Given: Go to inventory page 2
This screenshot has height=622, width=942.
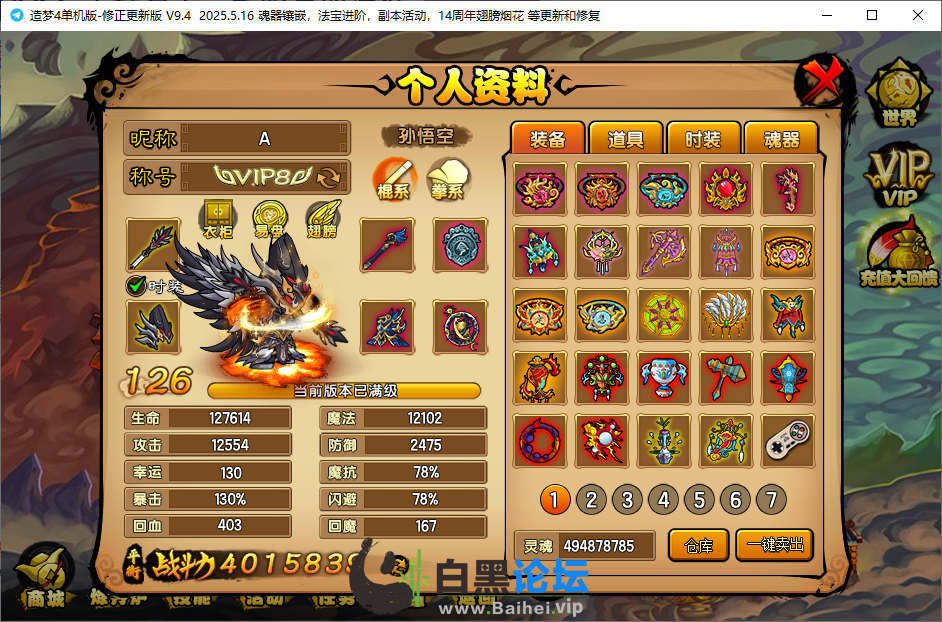Looking at the screenshot, I should click(591, 500).
